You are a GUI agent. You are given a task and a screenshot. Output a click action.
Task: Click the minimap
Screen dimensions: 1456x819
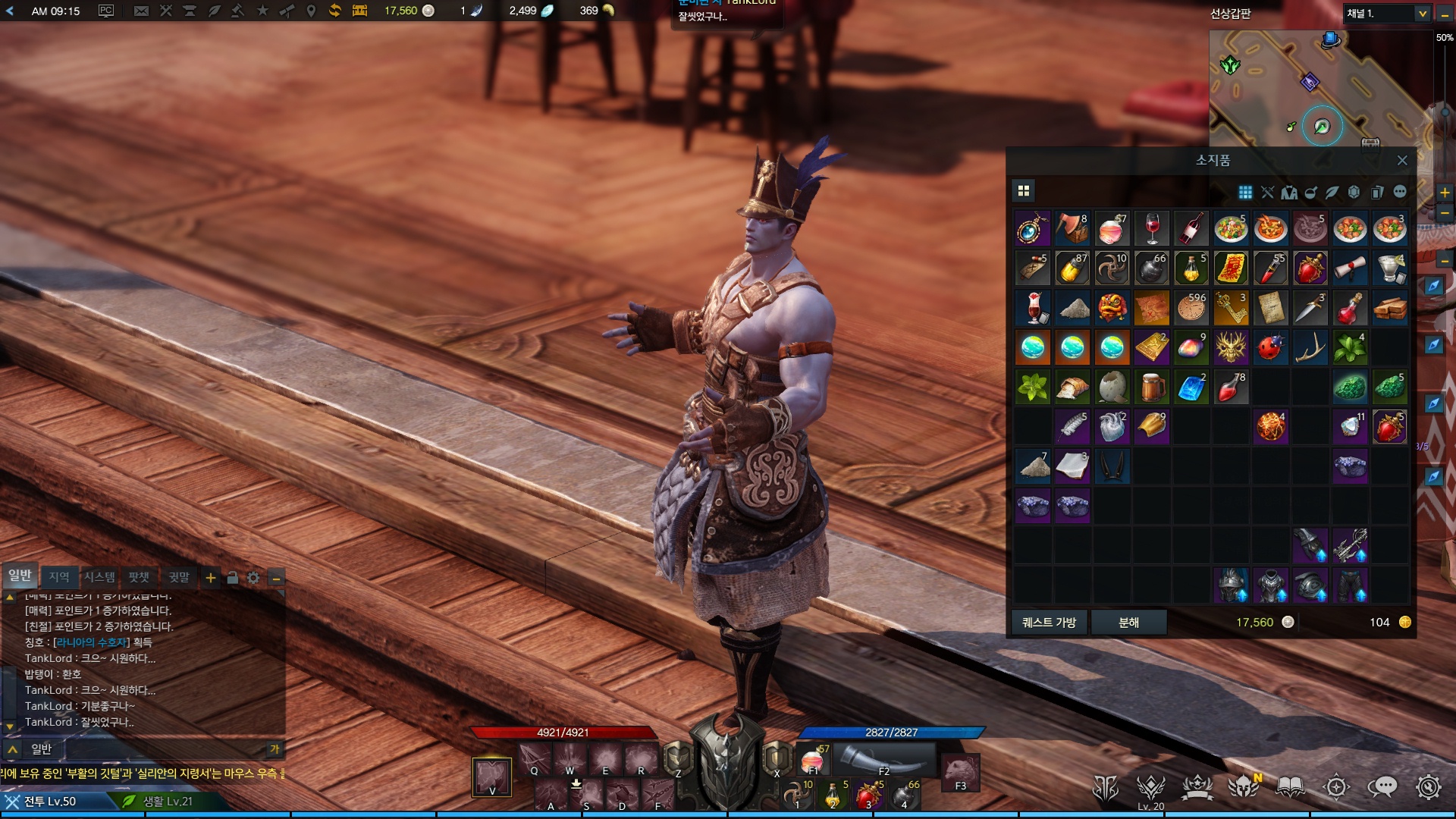click(1319, 87)
